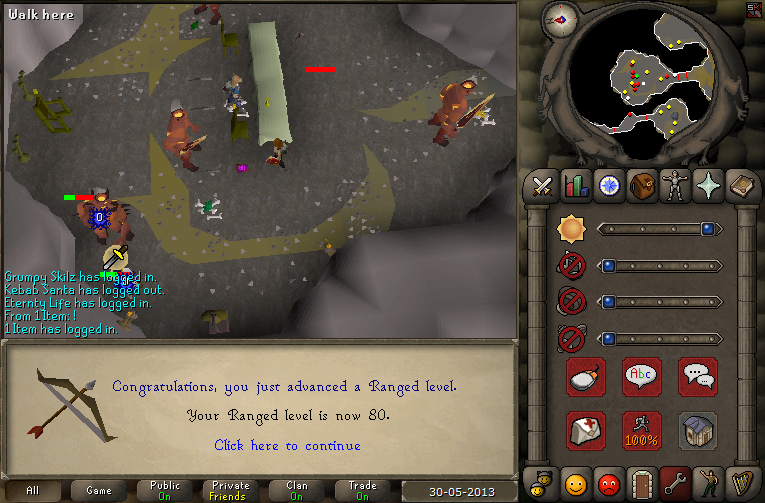Open the Magic spellbook tab
765x503 pixels.
743,186
